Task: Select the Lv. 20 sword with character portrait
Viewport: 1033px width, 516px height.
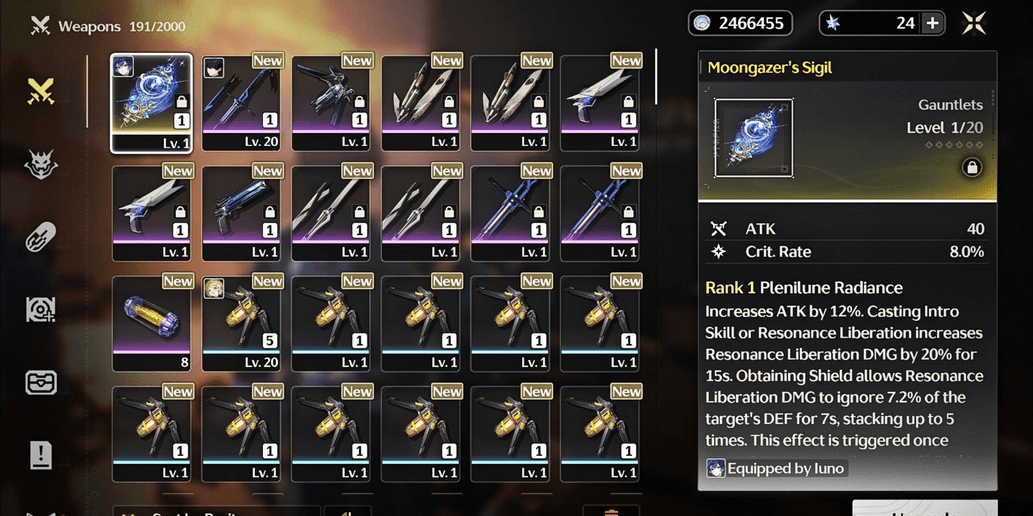Action: 241,102
